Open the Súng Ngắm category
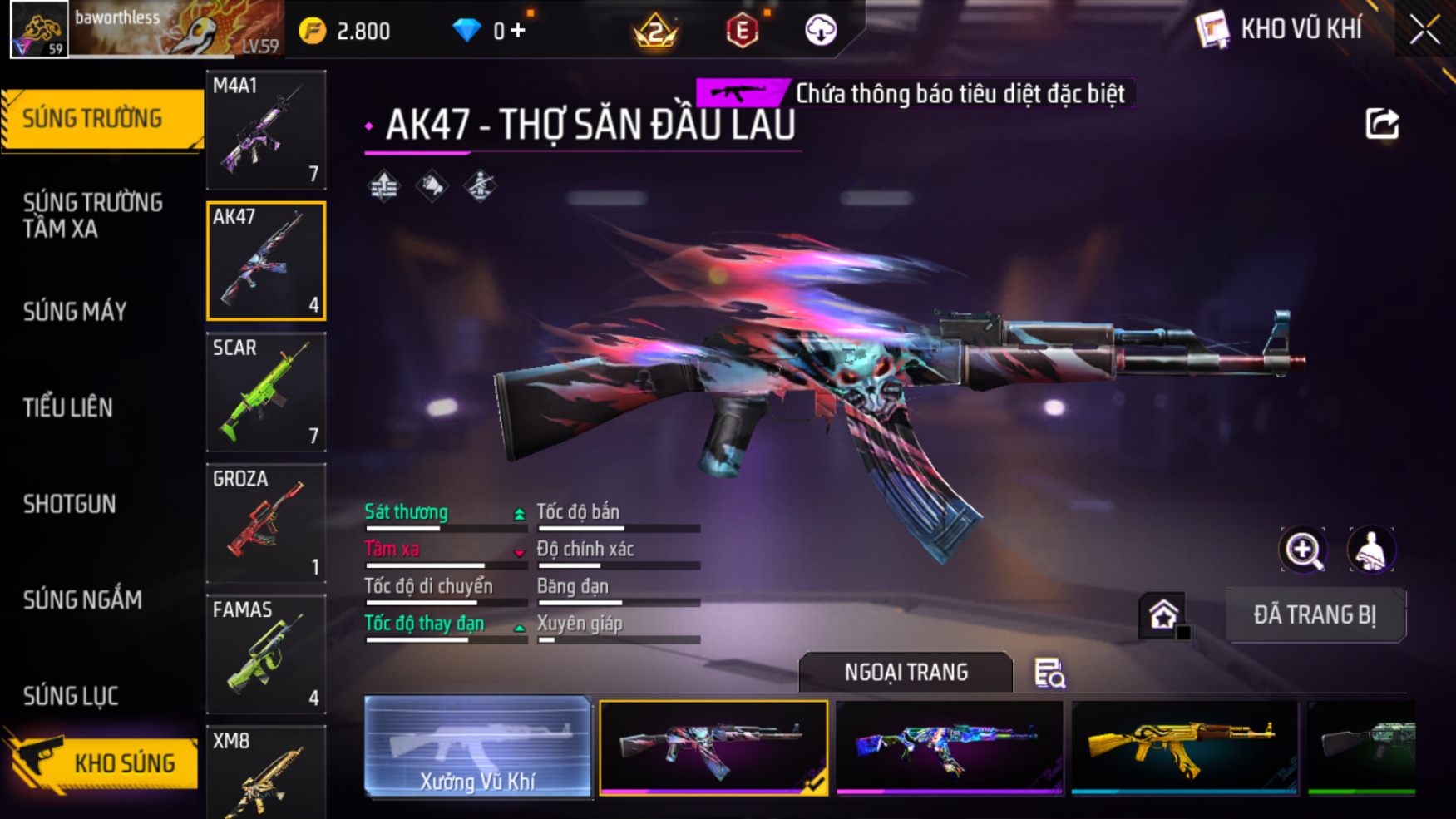Screen dimensions: 1456x819 (82, 599)
